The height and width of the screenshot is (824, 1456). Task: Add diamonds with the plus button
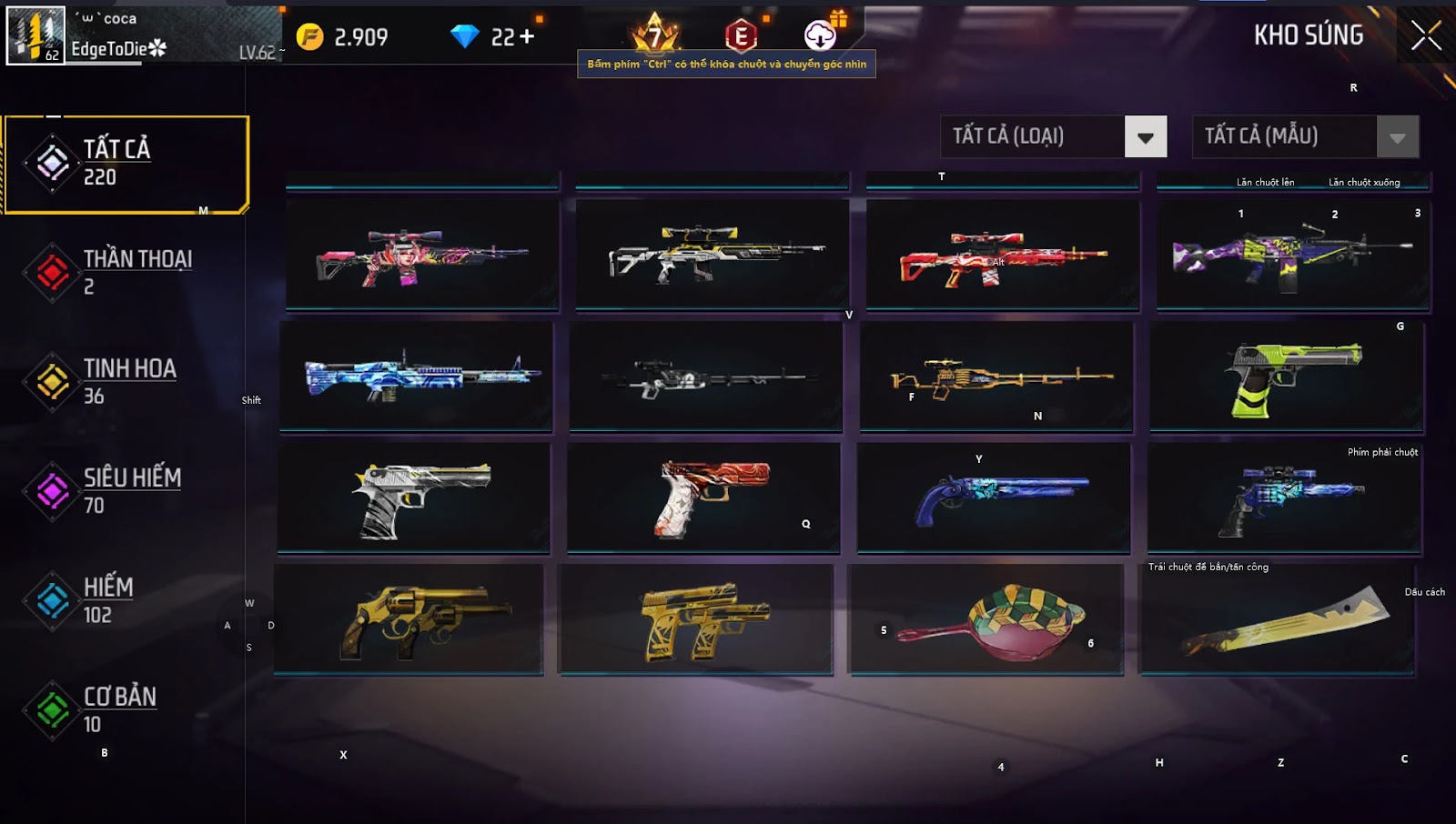point(526,37)
